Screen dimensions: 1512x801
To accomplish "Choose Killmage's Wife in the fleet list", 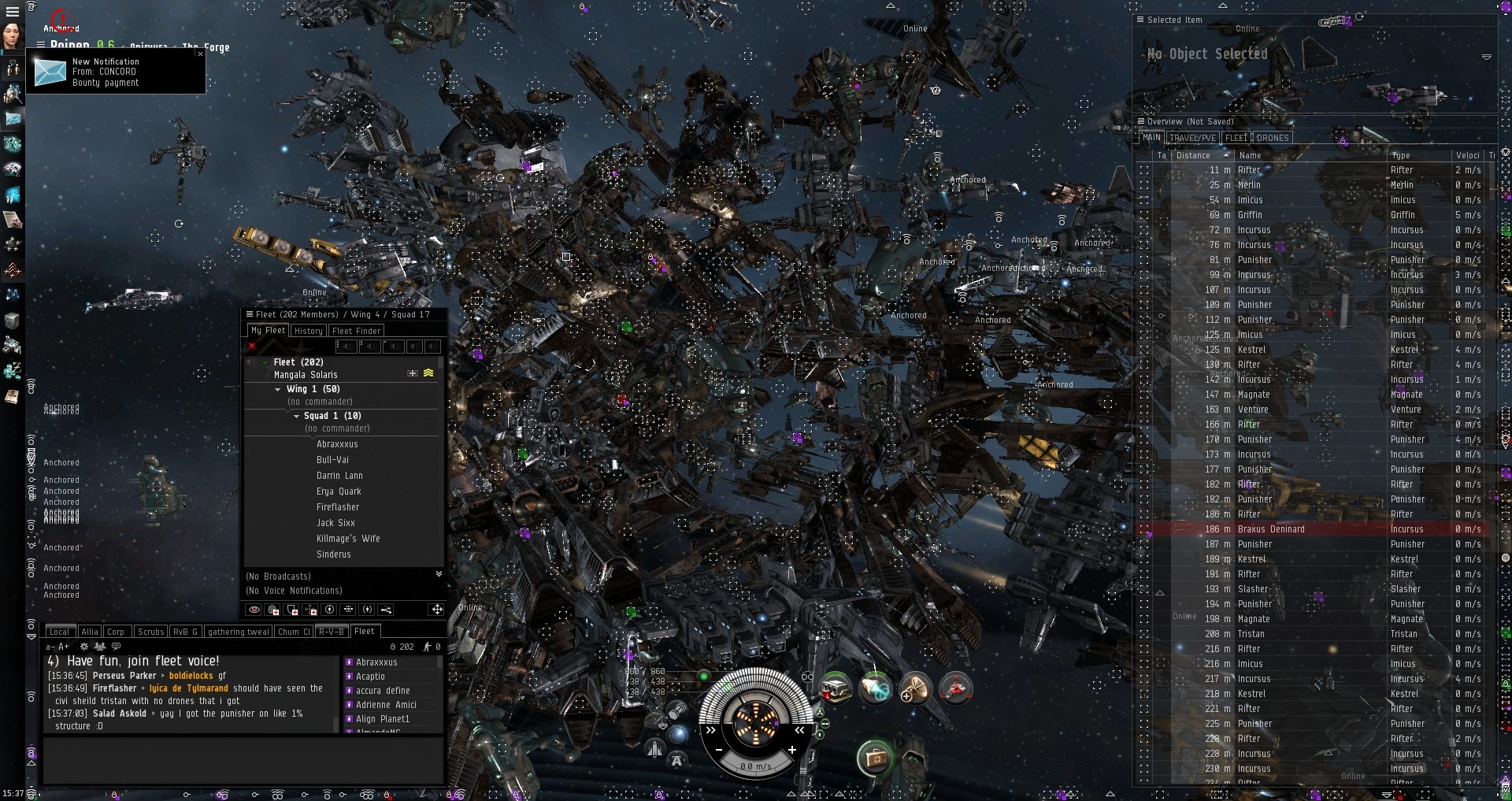I will click(348, 539).
